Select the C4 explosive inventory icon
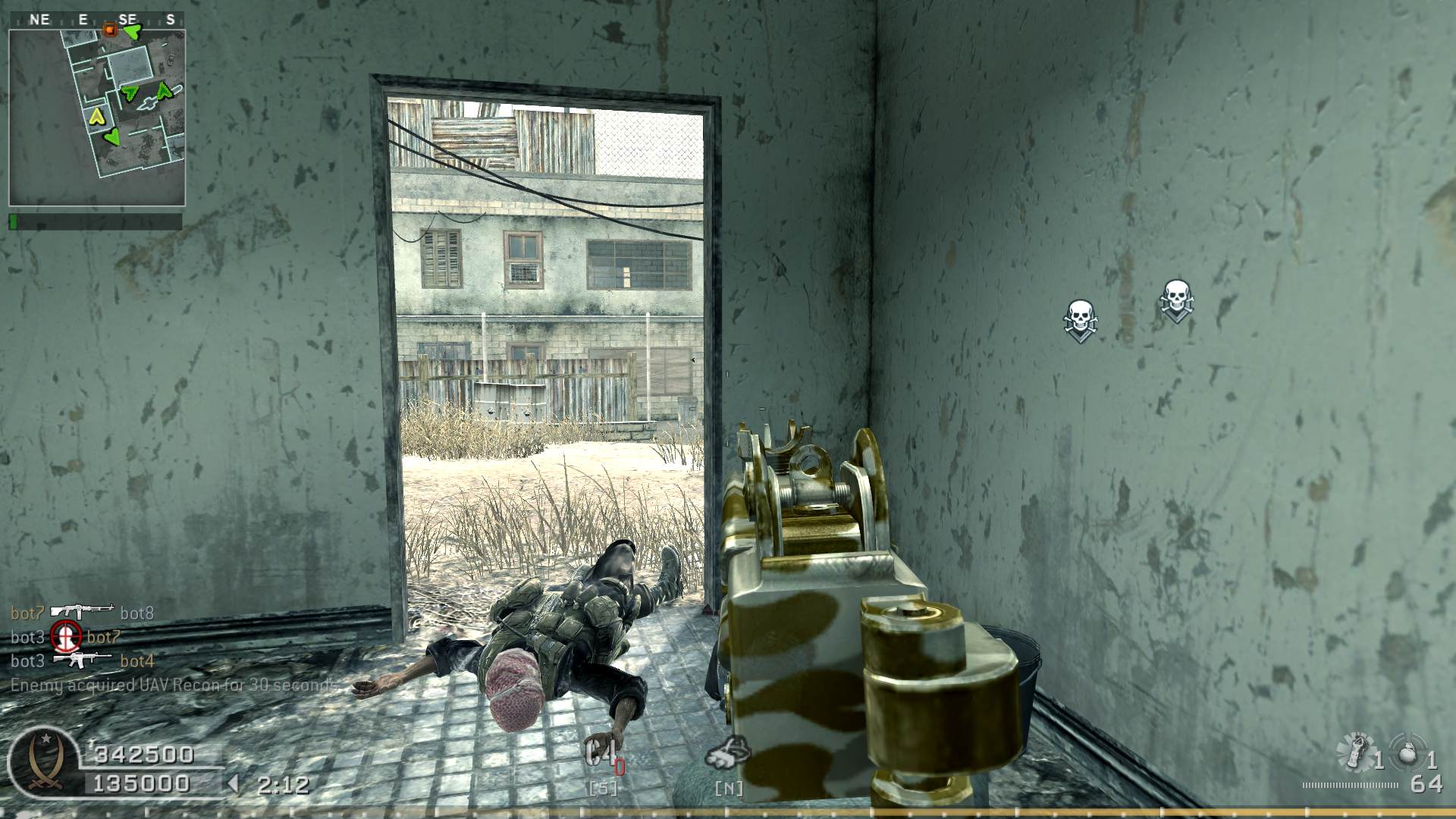Image resolution: width=1456 pixels, height=819 pixels. coord(603,755)
